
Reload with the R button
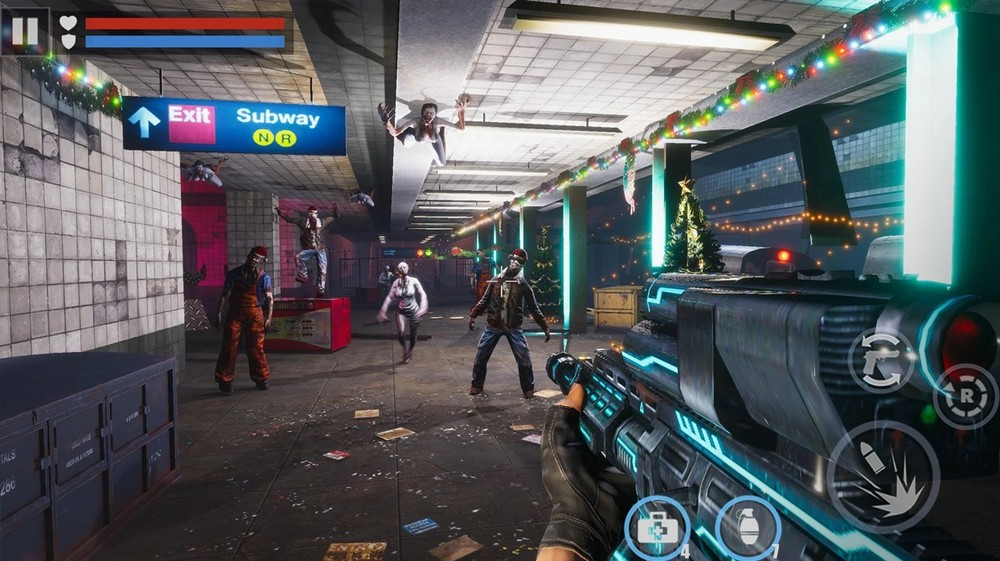pos(964,397)
